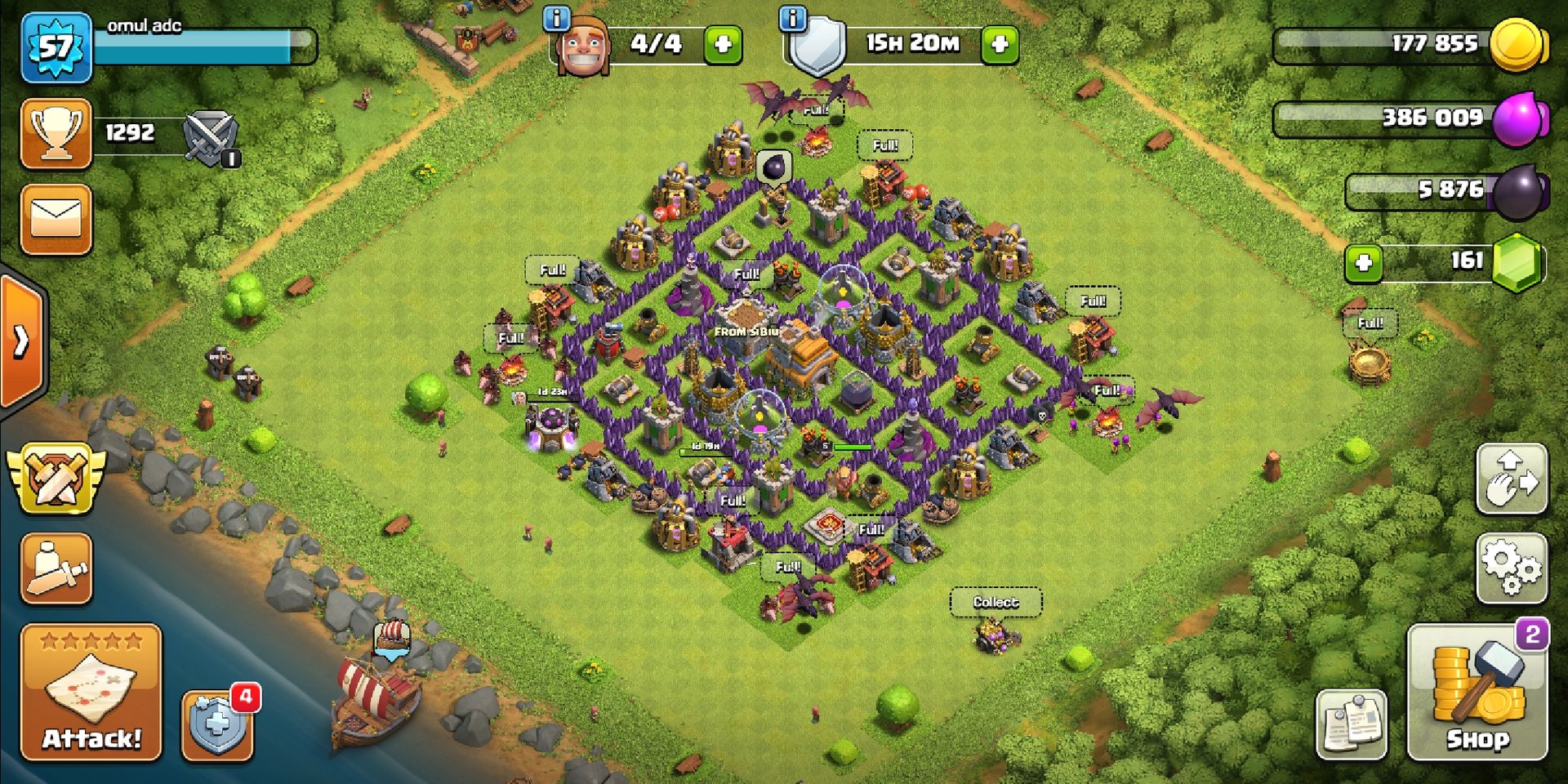
Task: Show shield info icon
Action: tap(793, 18)
